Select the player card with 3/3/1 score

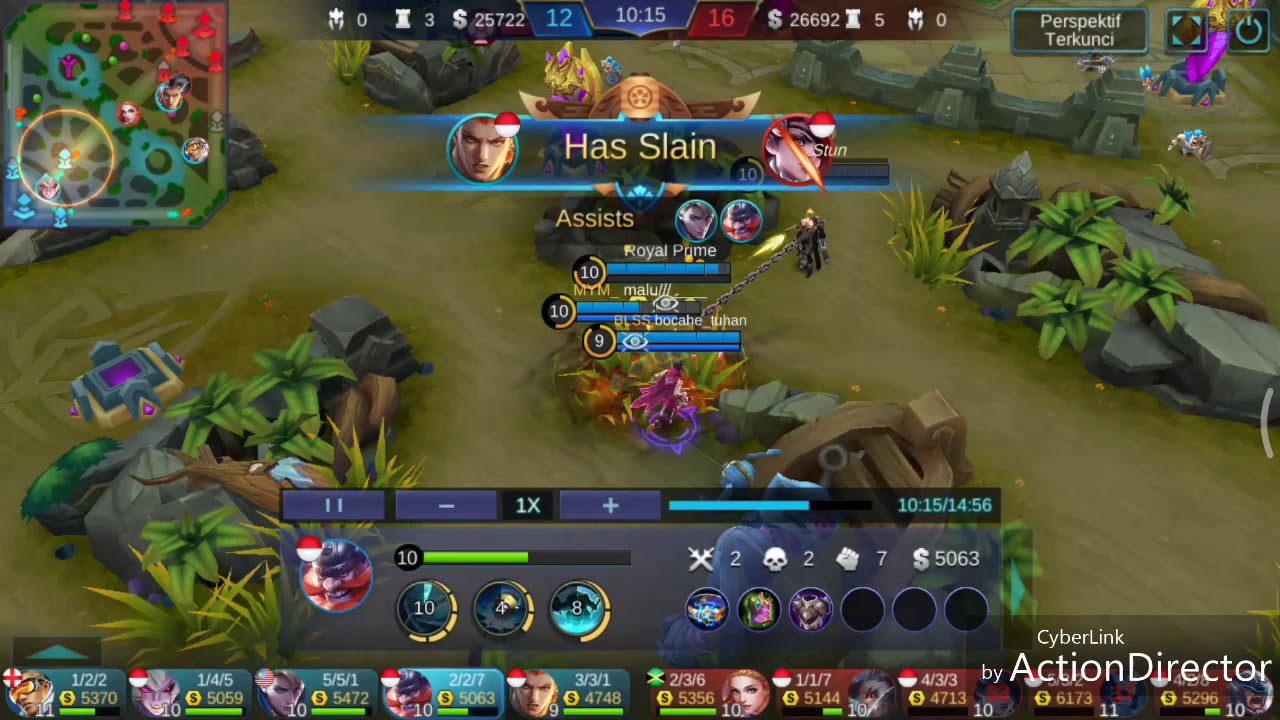tap(568, 694)
